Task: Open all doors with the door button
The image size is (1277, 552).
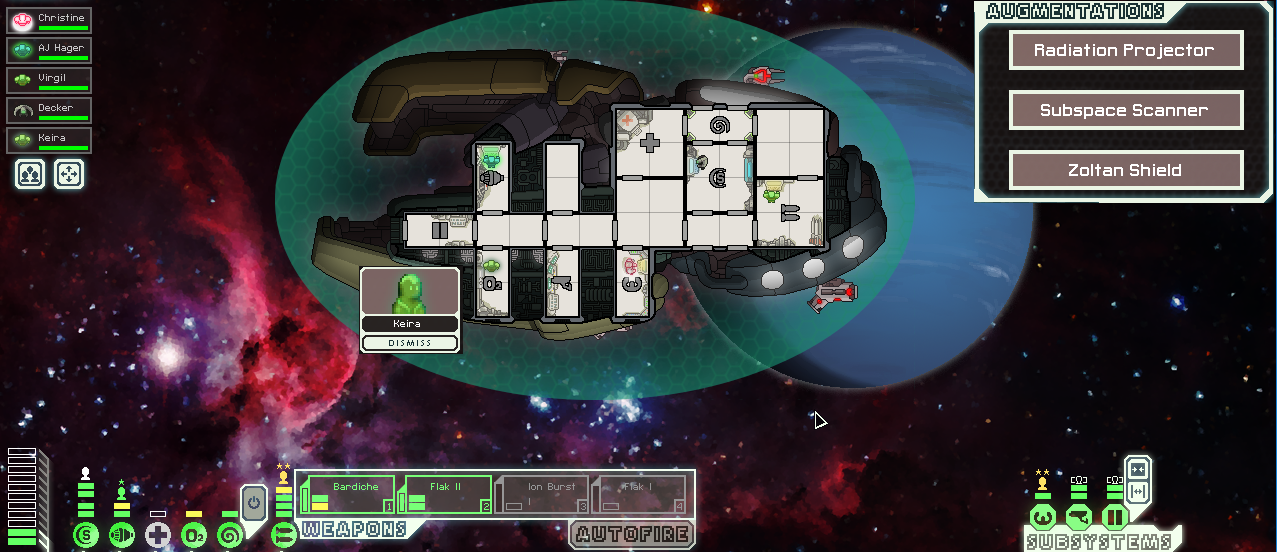Action: [x=1138, y=490]
